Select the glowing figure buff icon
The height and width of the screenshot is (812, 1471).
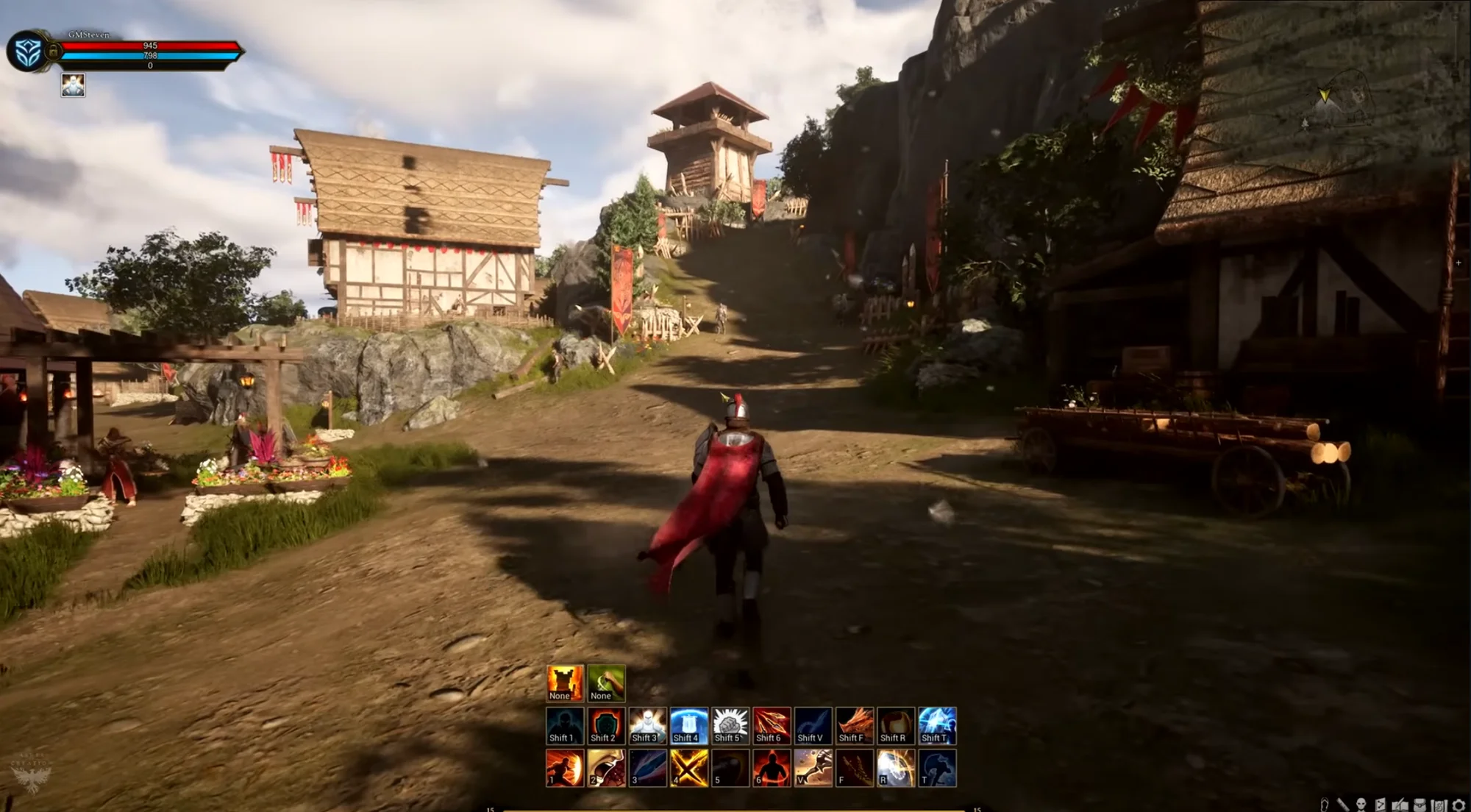[x=73, y=85]
